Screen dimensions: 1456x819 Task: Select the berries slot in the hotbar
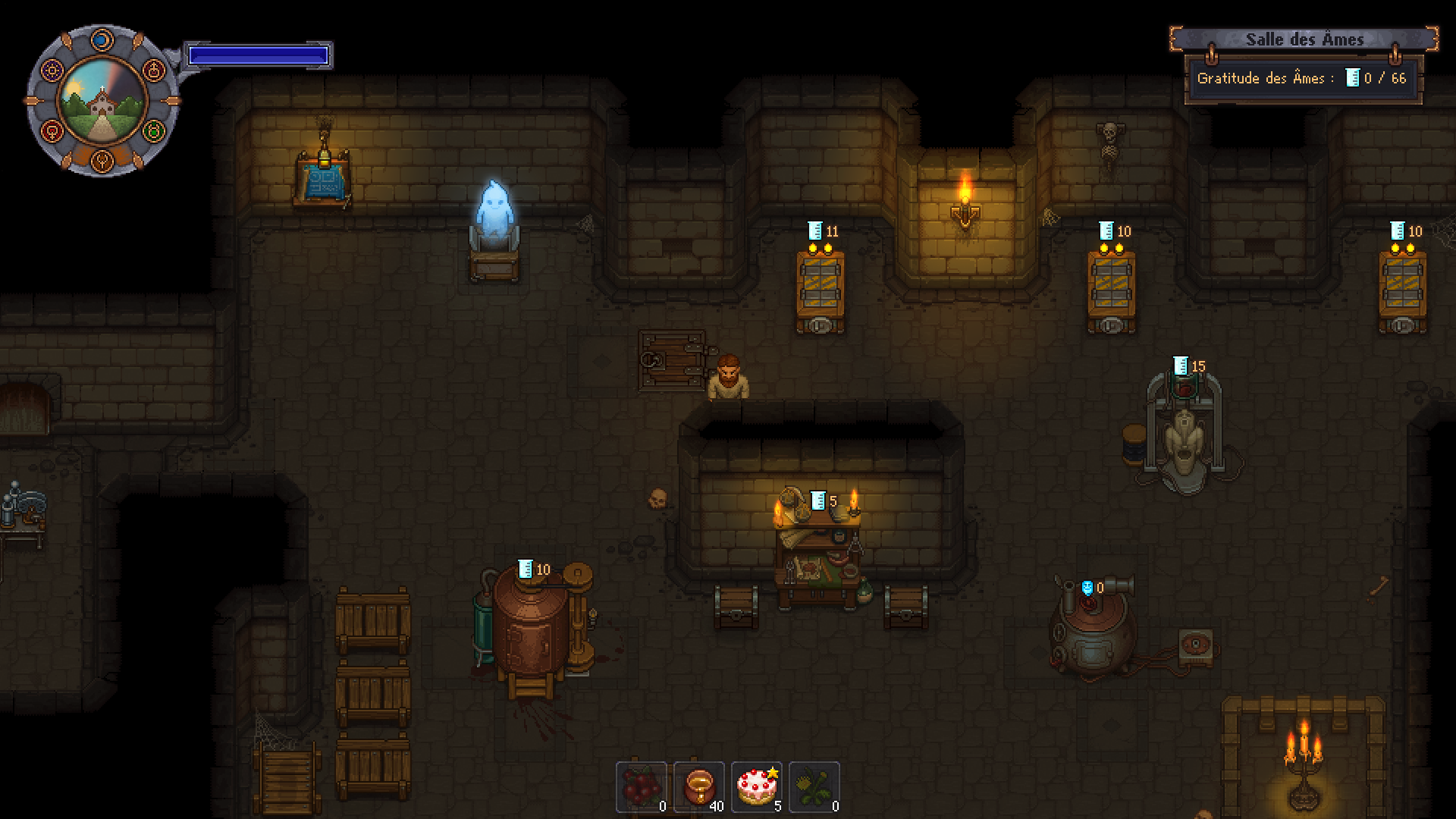pyautogui.click(x=643, y=787)
